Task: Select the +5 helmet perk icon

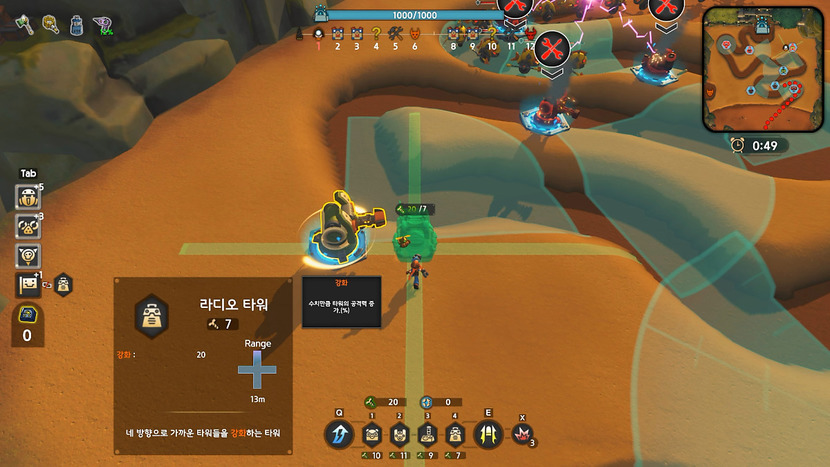Action: [x=28, y=198]
